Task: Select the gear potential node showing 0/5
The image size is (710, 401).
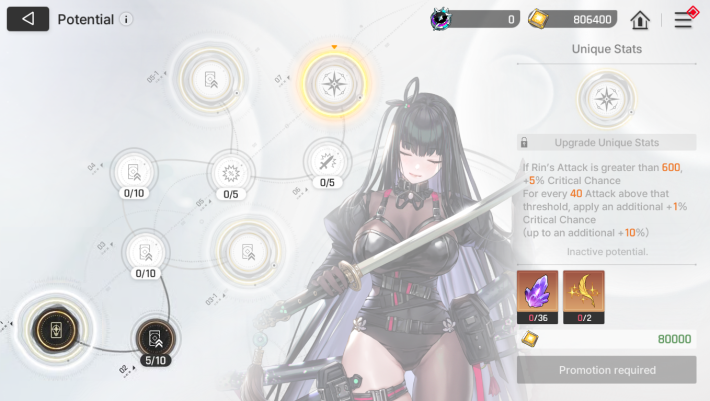Action: pos(231,170)
